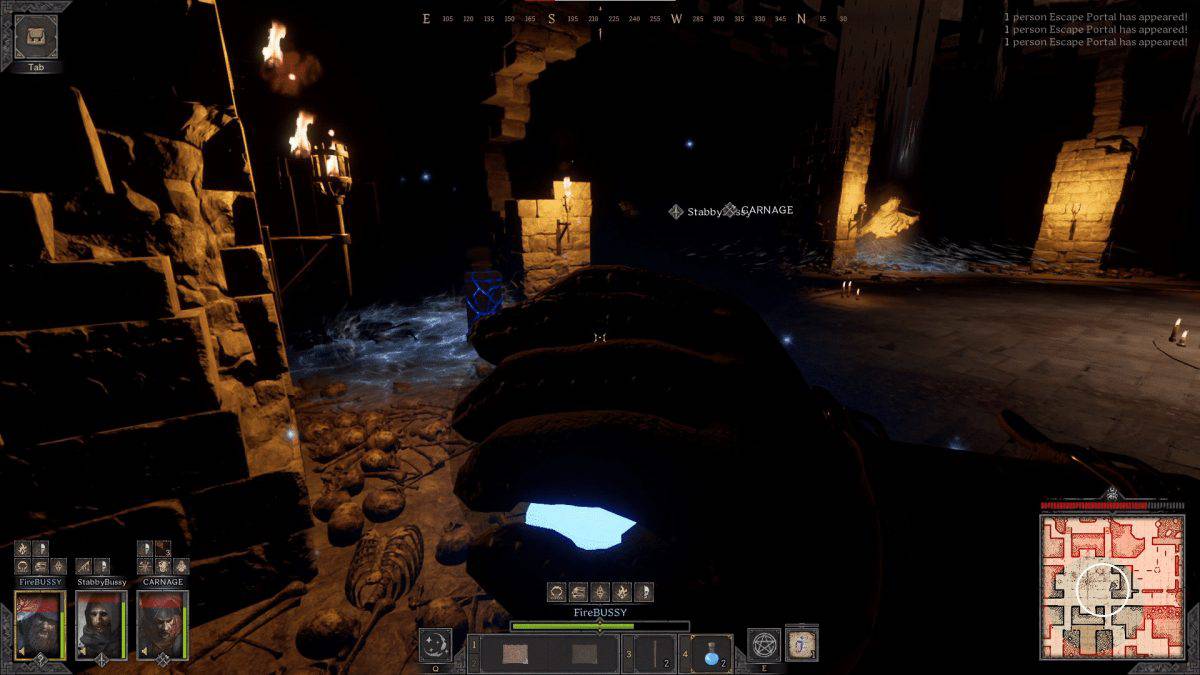Screen dimensions: 1200x675
Task: Toggle the speaker icon on CARNAGE's portrait
Action: [145, 653]
